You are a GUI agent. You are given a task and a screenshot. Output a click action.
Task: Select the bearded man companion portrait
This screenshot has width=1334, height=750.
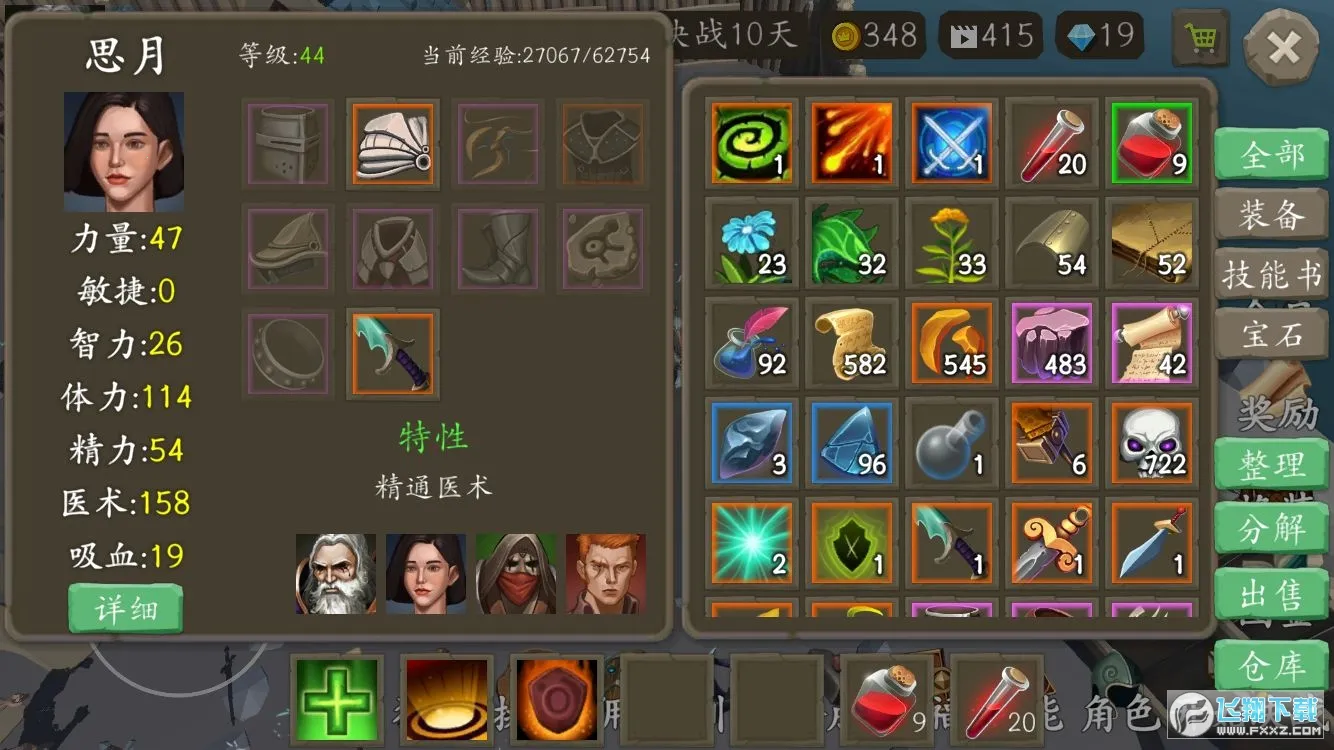(336, 572)
